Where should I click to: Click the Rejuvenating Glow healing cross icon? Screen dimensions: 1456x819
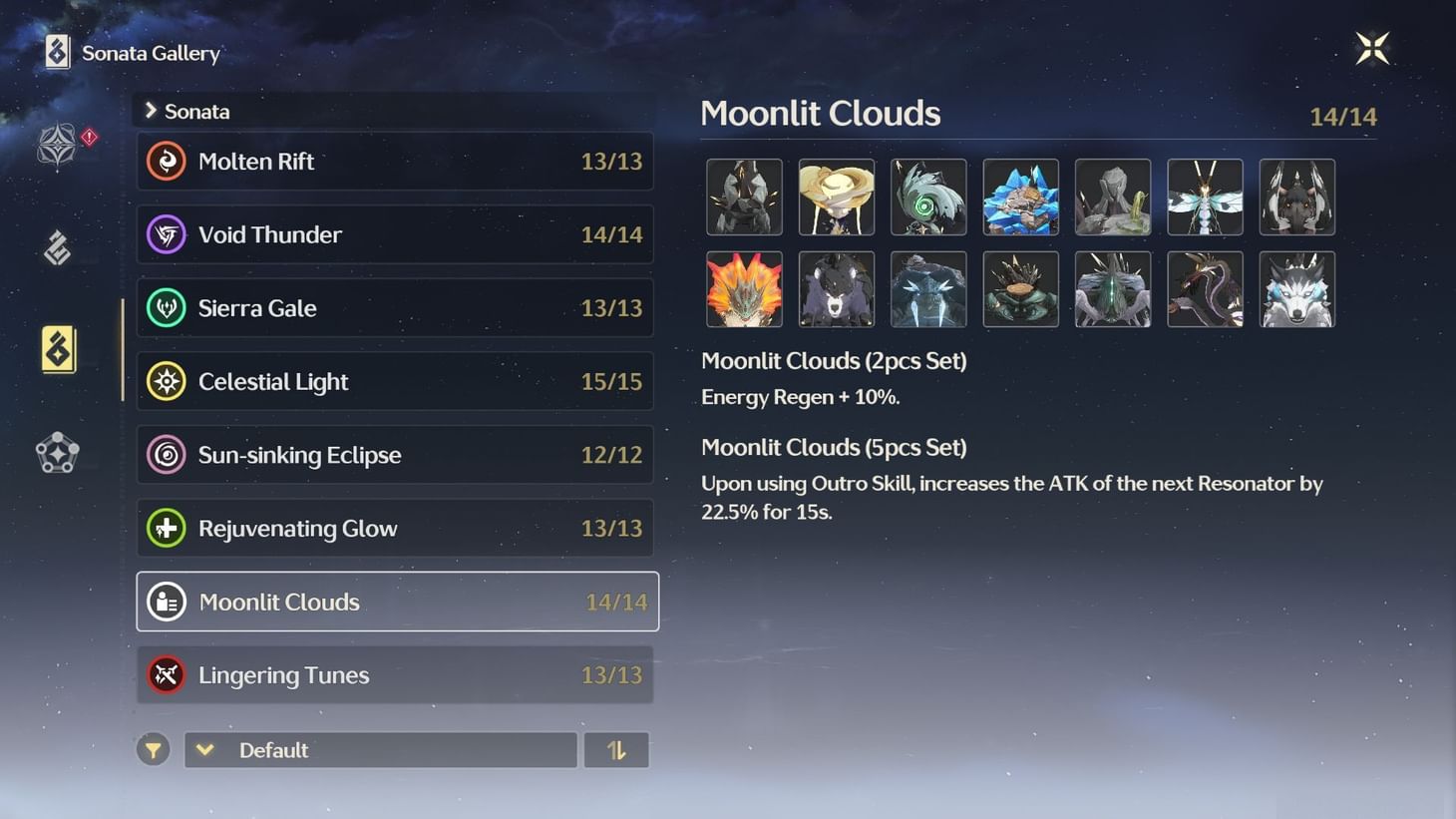pos(167,528)
